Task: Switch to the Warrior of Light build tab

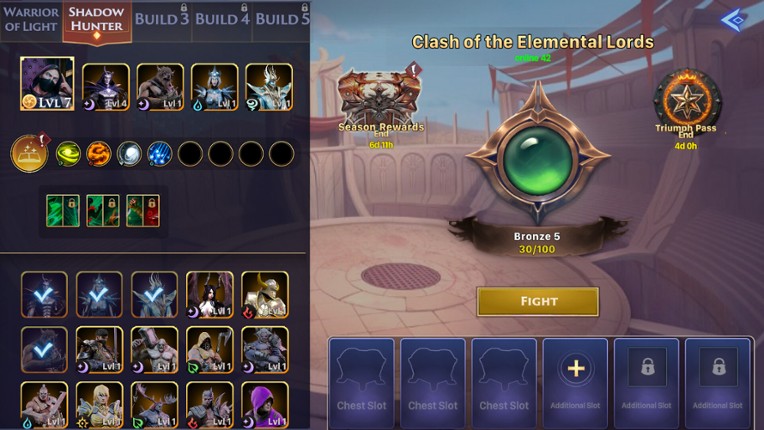Action: point(31,20)
